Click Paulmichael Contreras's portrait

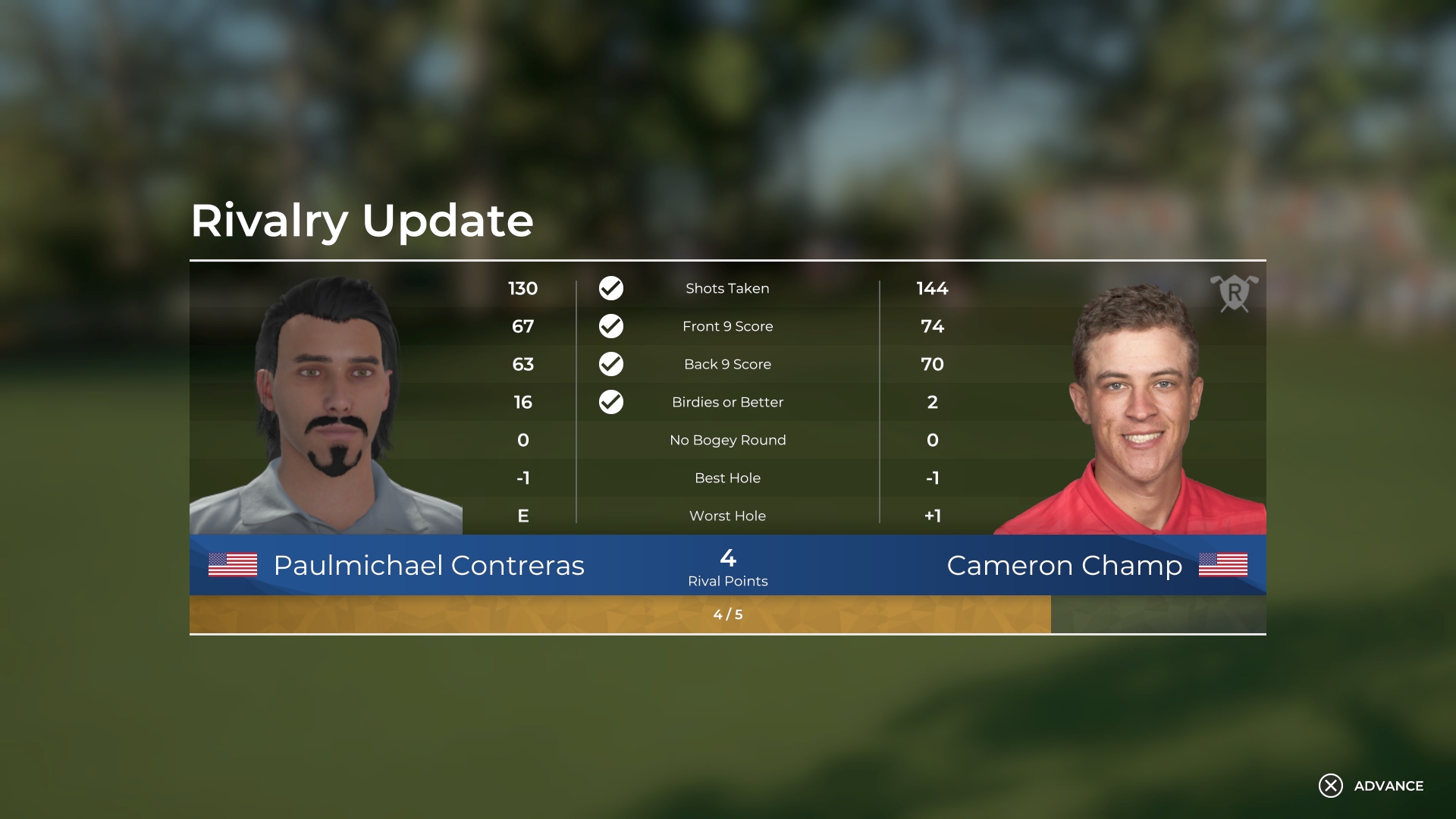(x=326, y=394)
